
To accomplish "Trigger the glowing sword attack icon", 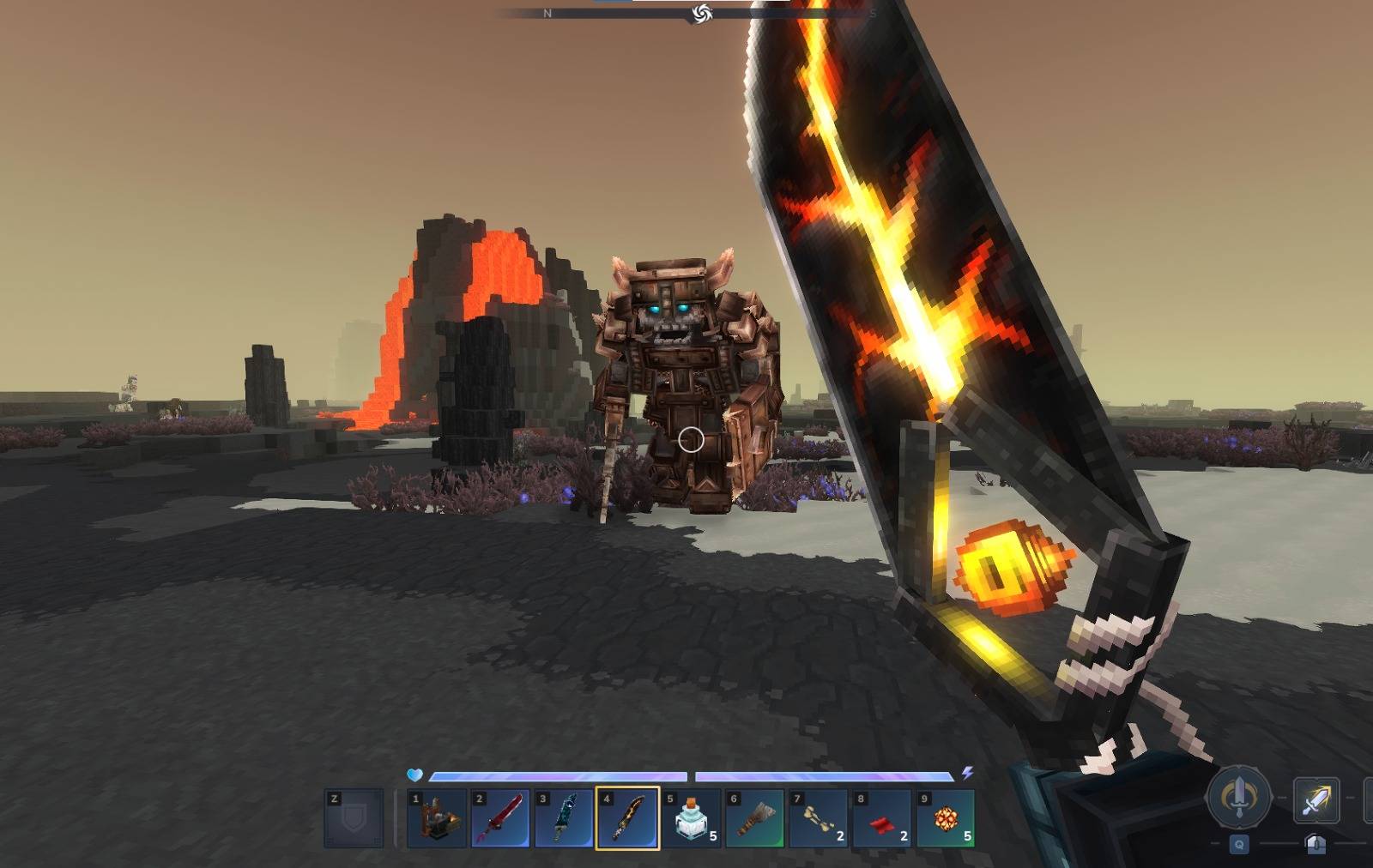I will pos(1316,799).
